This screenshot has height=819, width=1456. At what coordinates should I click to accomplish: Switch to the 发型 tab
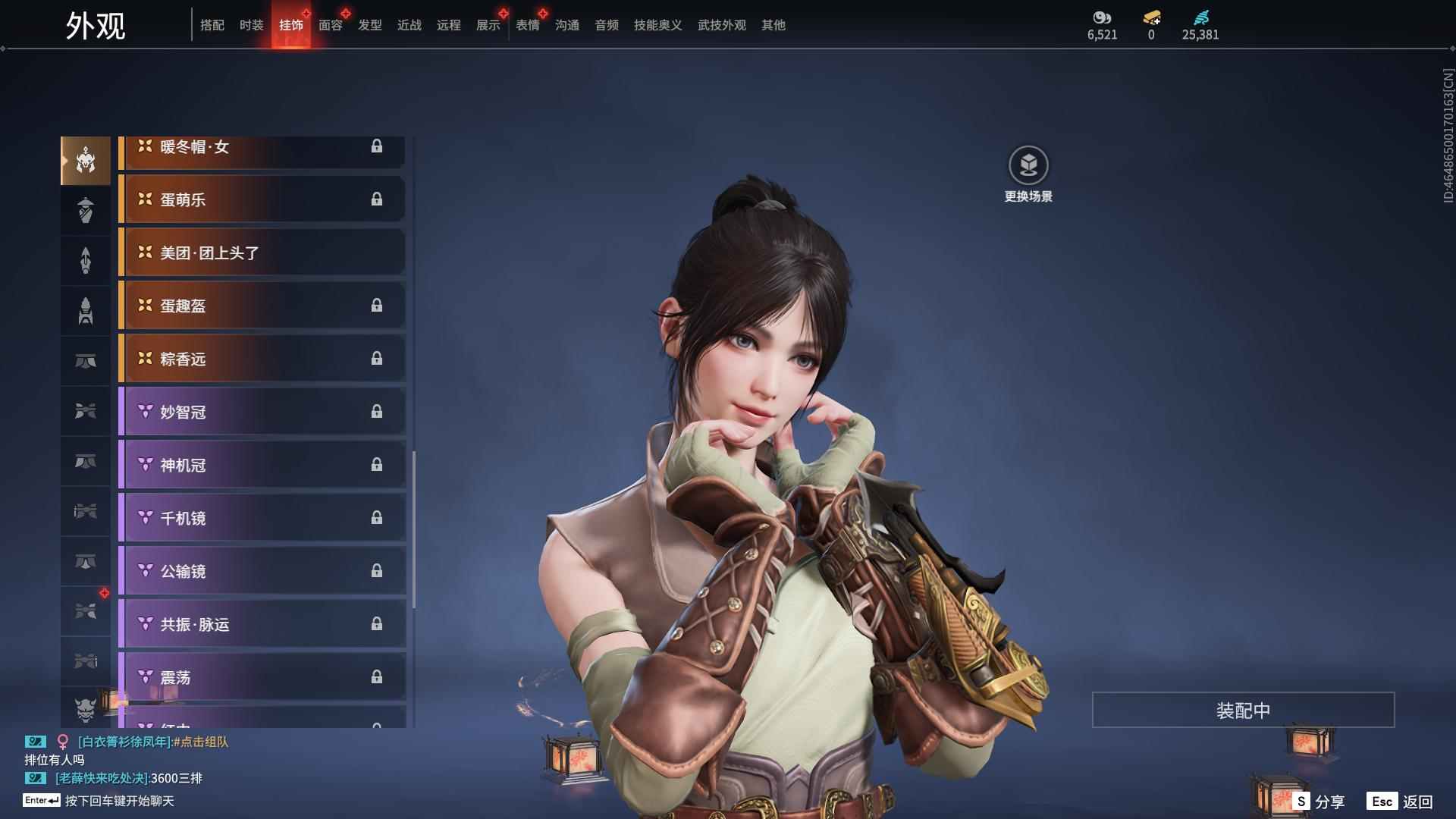click(369, 25)
